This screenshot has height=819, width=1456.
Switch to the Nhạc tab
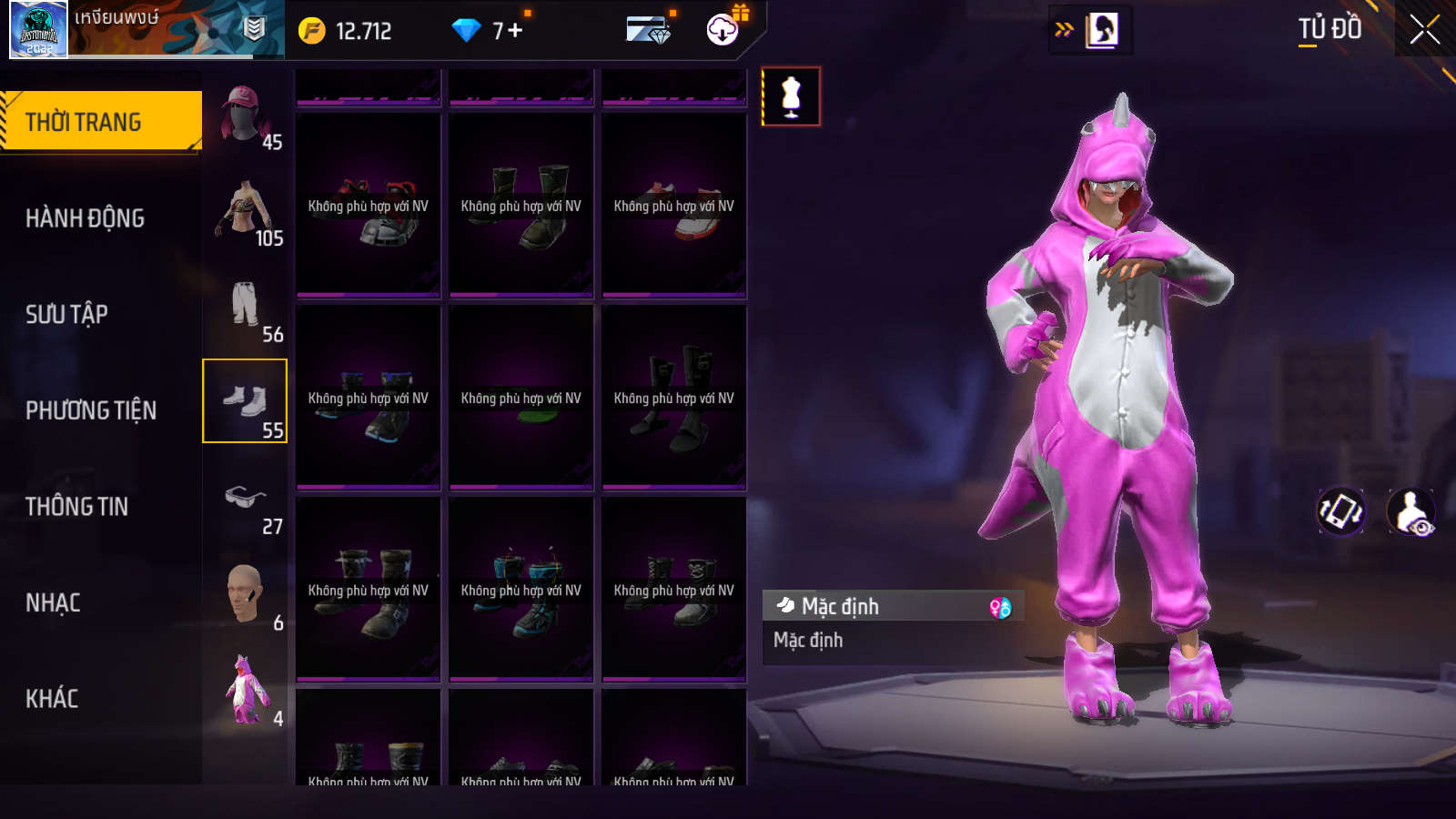[x=53, y=602]
